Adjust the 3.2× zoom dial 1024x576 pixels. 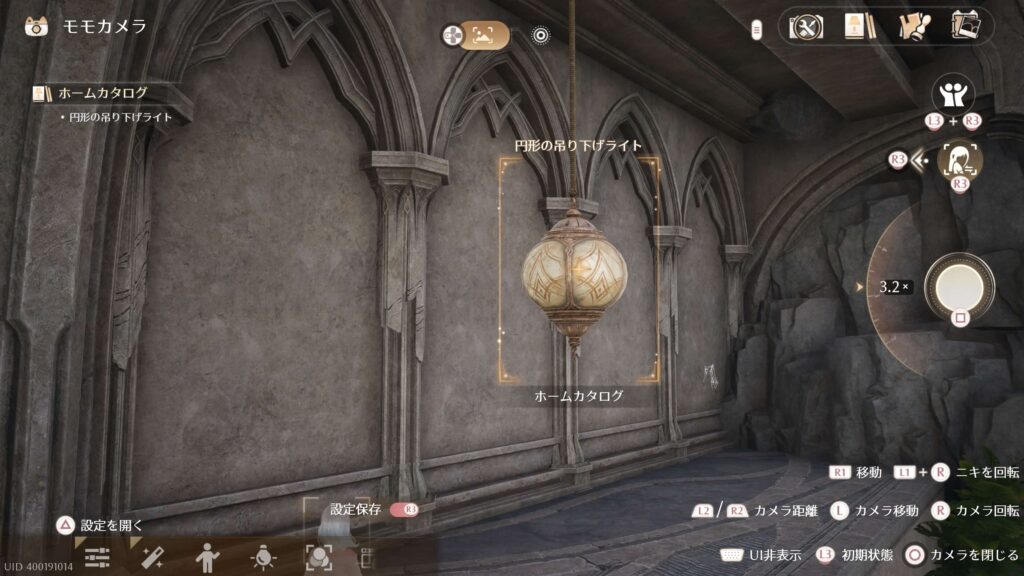pyautogui.click(x=893, y=287)
